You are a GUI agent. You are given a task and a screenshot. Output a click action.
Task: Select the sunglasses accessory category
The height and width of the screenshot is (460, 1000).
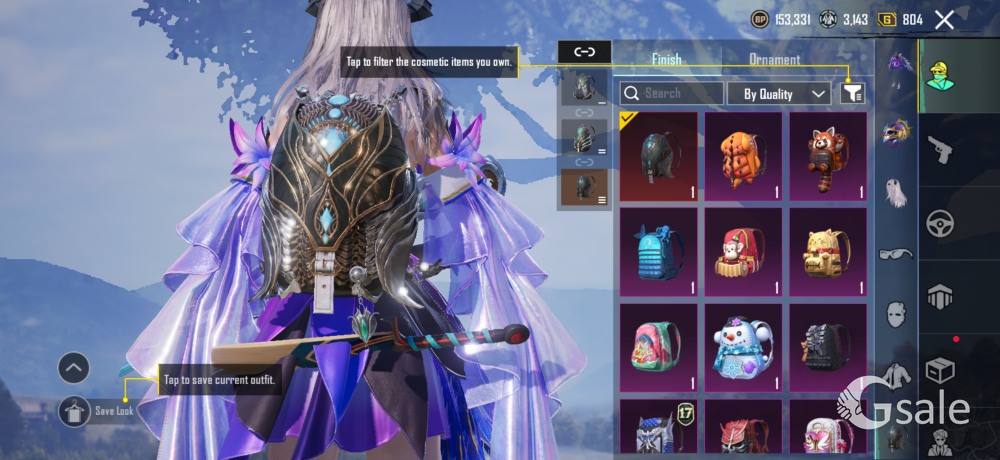coord(896,254)
